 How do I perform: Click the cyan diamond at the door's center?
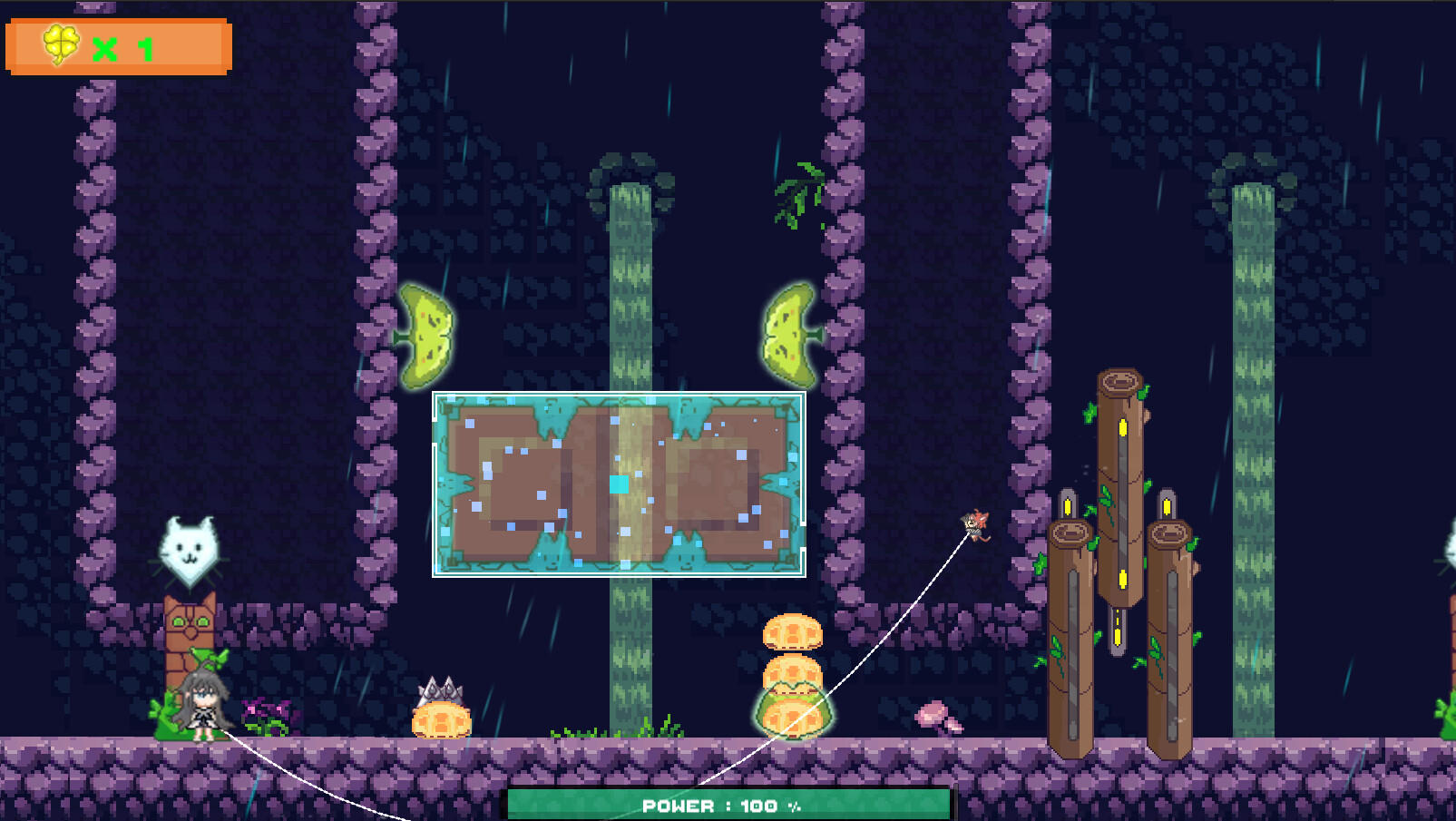tap(620, 485)
